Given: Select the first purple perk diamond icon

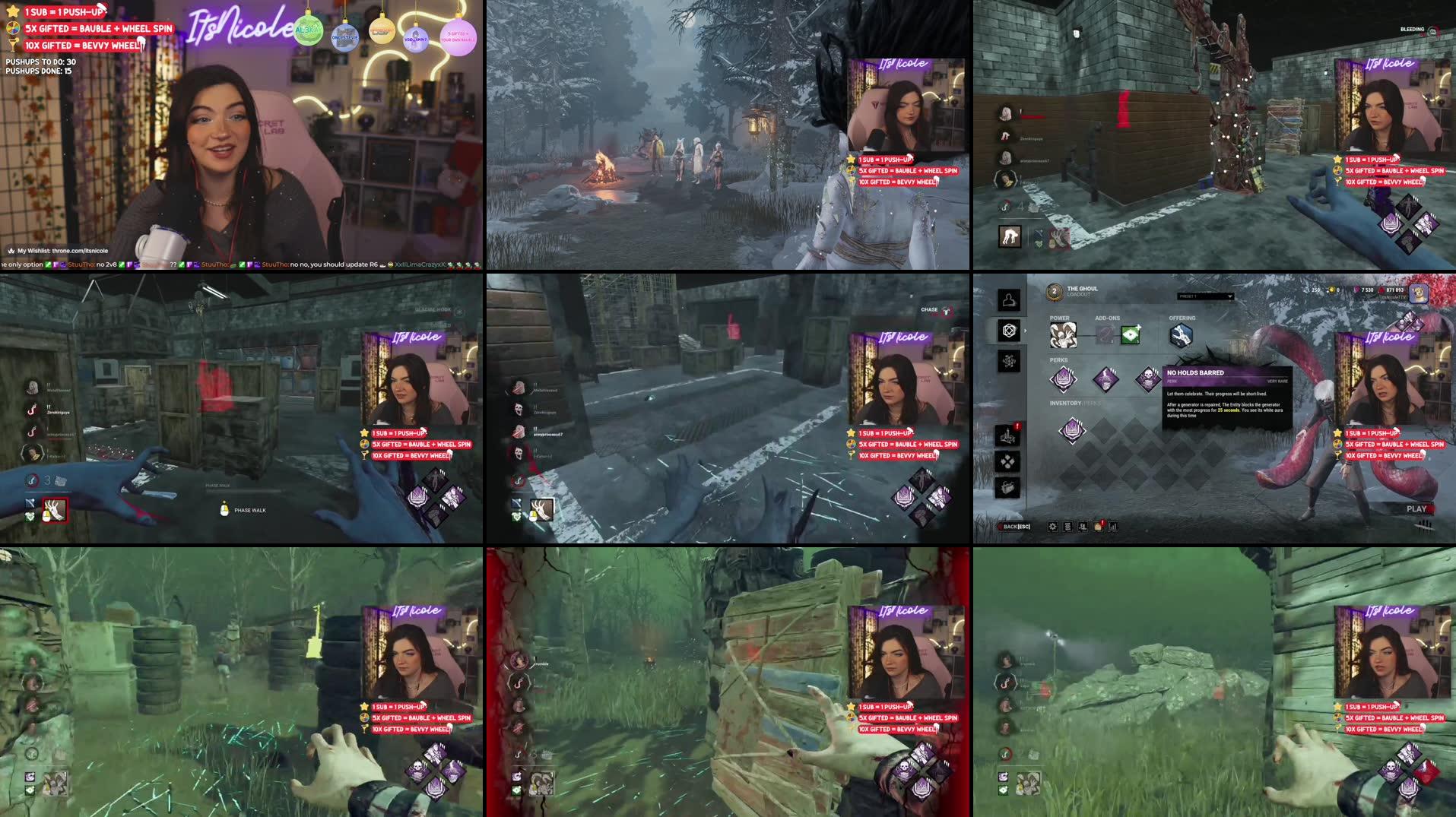Looking at the screenshot, I should [1064, 379].
